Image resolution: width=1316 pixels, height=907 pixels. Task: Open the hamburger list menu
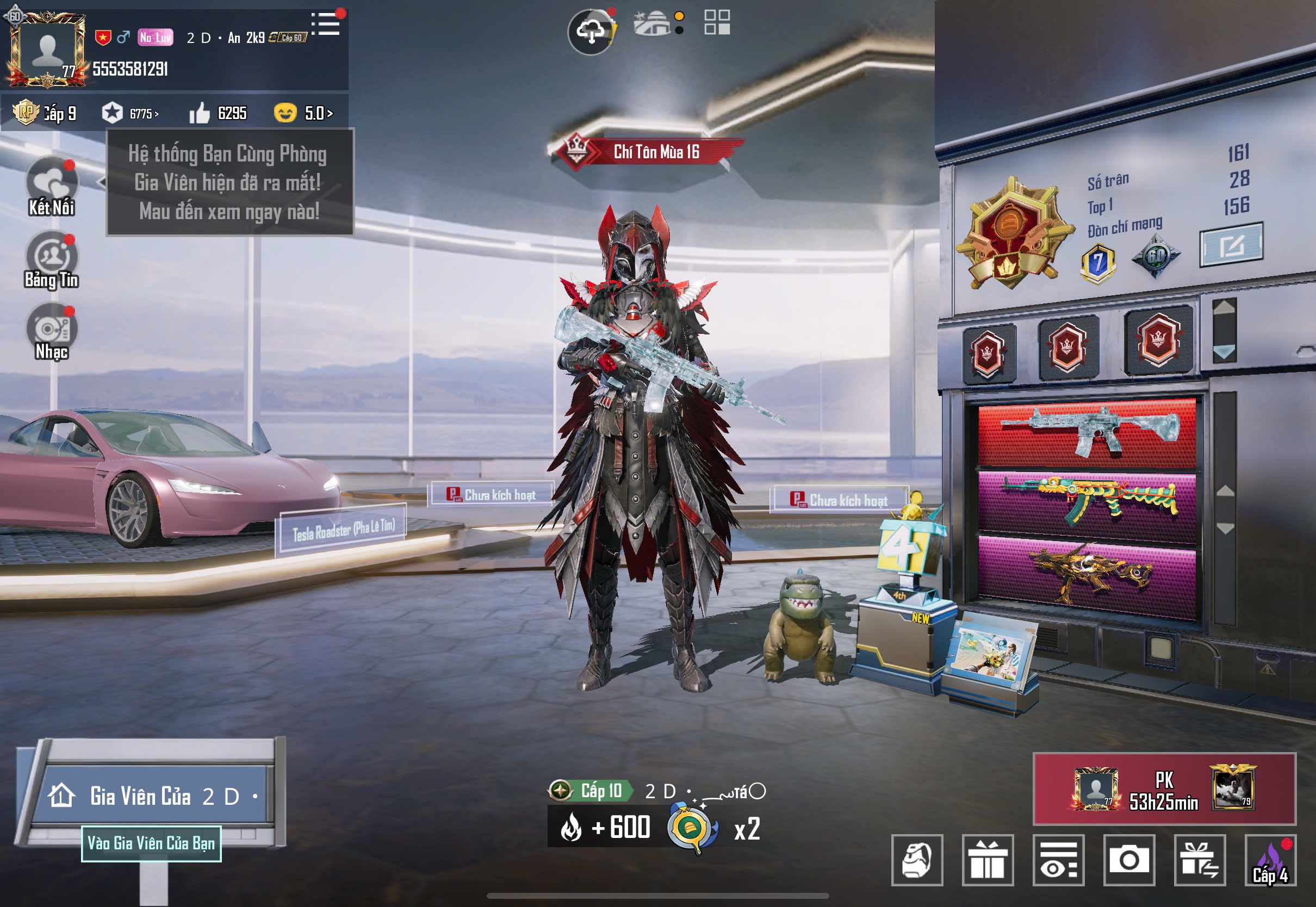327,24
